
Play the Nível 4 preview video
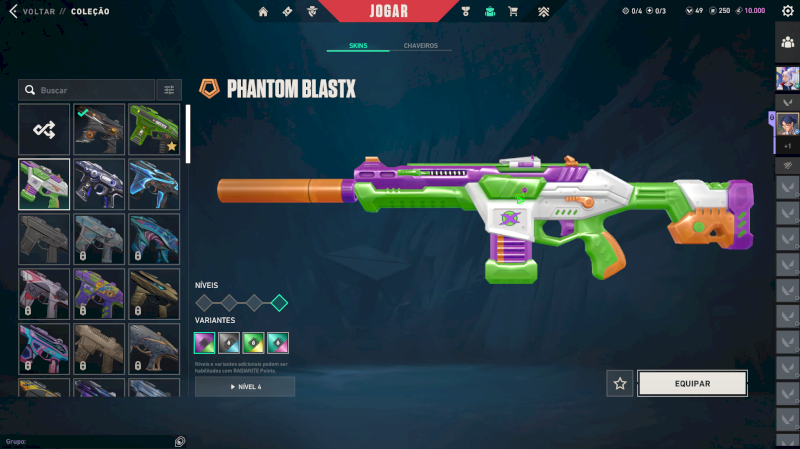coord(245,386)
